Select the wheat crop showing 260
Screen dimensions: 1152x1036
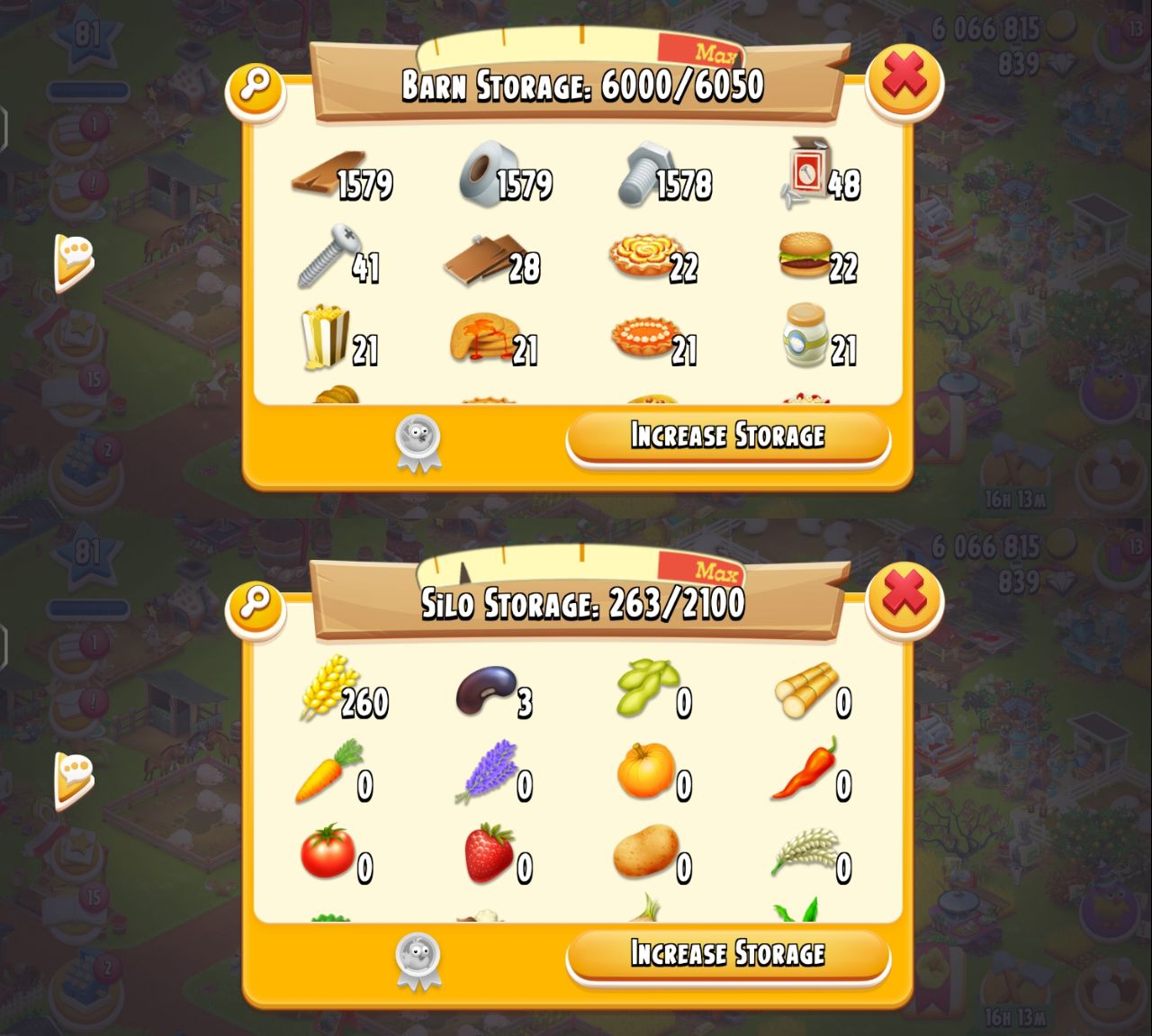[x=326, y=688]
